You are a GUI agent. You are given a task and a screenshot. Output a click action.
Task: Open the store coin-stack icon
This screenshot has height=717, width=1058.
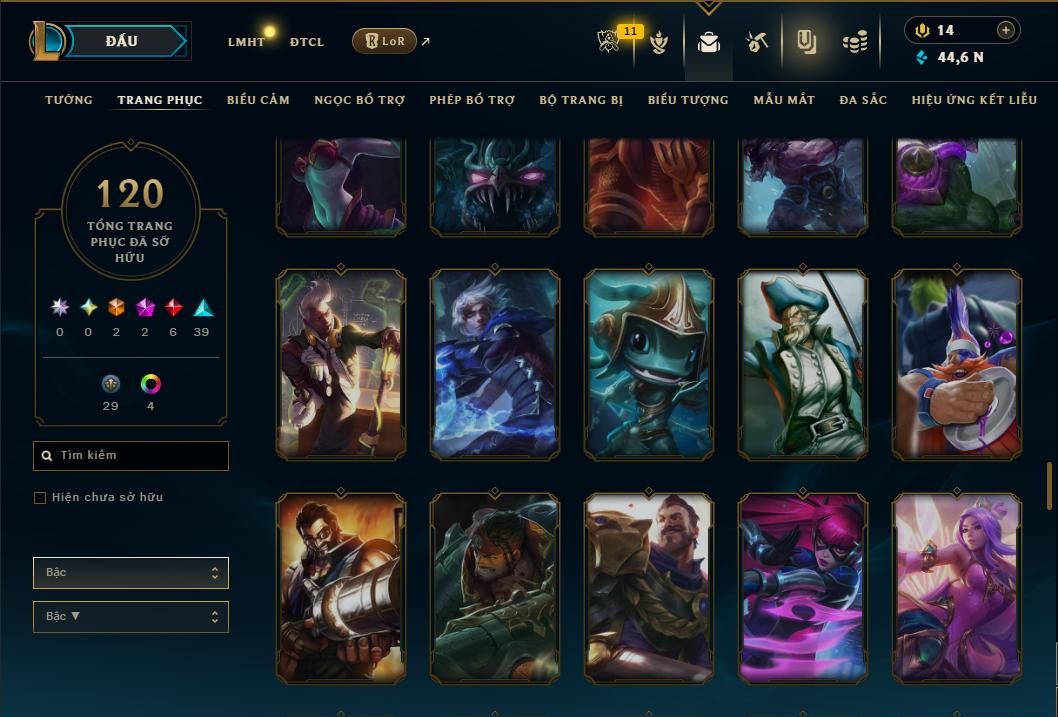click(x=854, y=42)
